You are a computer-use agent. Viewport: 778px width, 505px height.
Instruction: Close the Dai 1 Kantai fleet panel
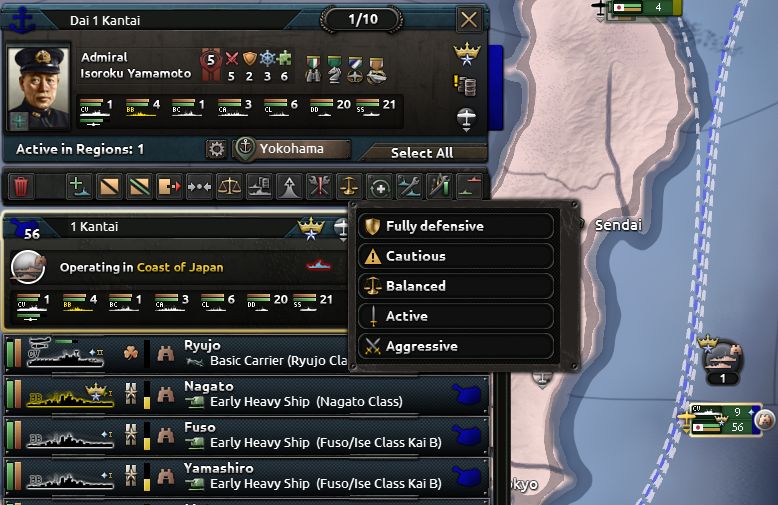(x=467, y=19)
